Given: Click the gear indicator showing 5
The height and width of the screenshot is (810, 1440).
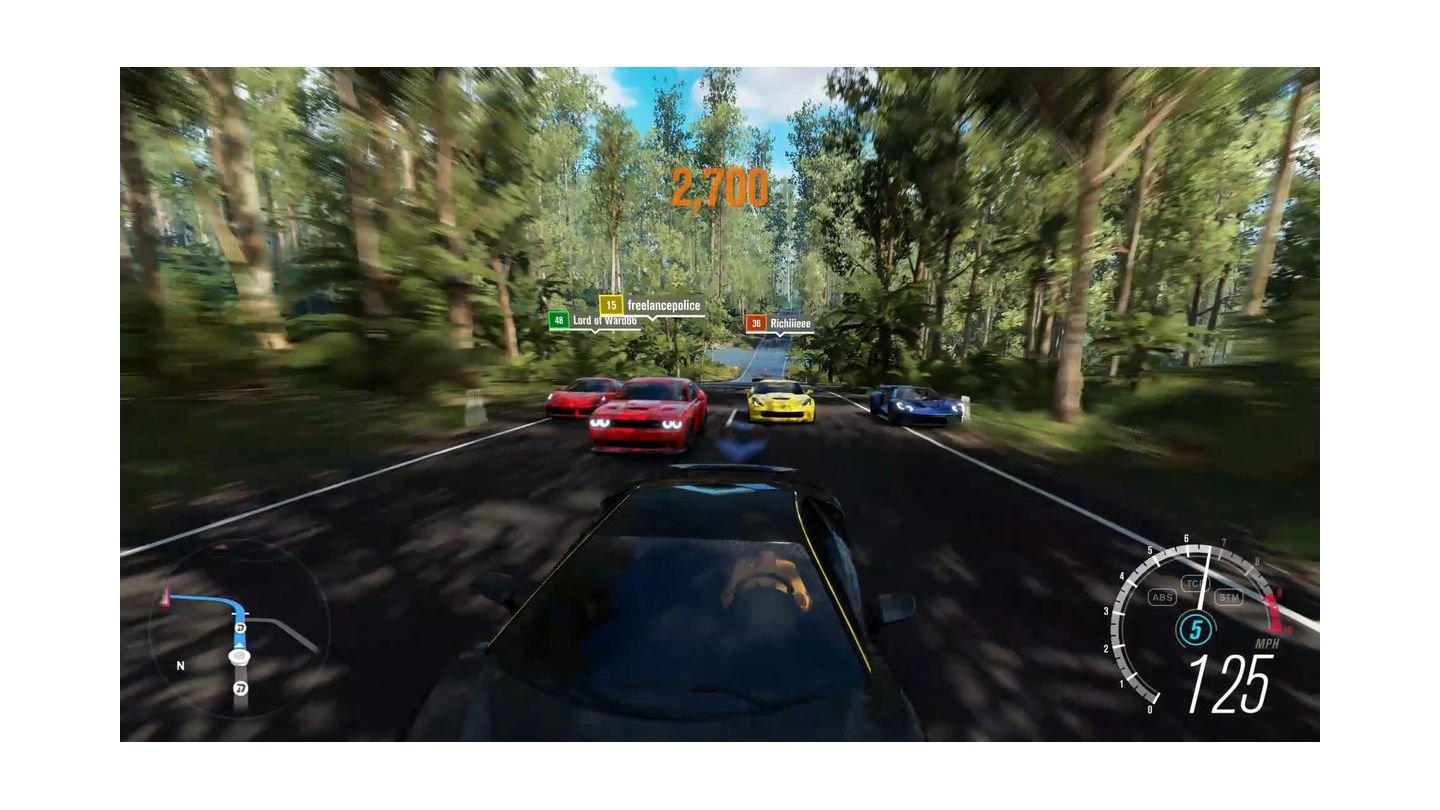Looking at the screenshot, I should 1196,626.
